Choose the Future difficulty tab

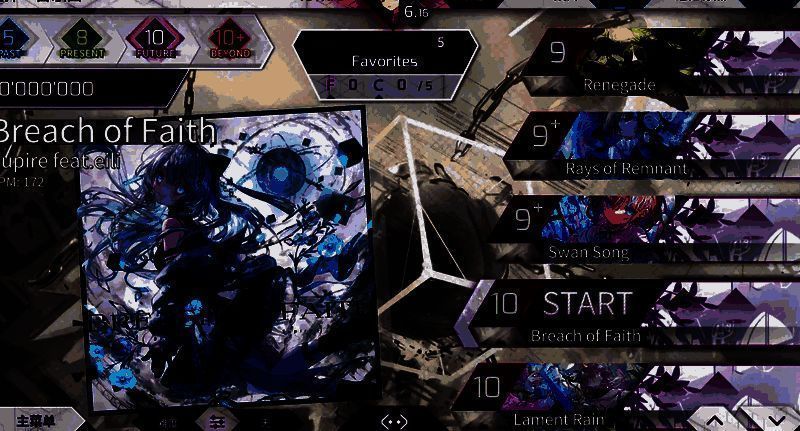pyautogui.click(x=154, y=42)
